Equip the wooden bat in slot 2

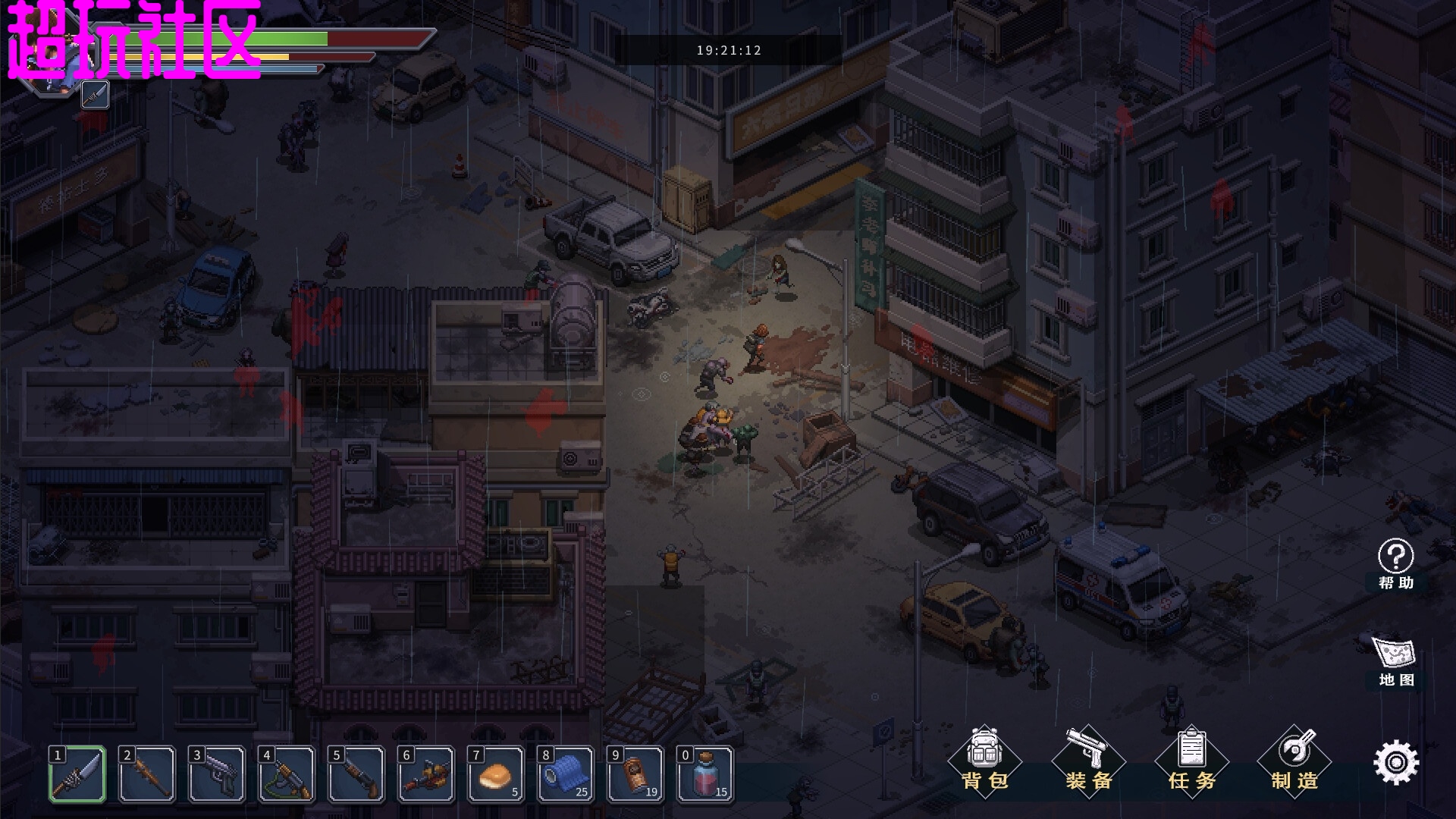147,774
